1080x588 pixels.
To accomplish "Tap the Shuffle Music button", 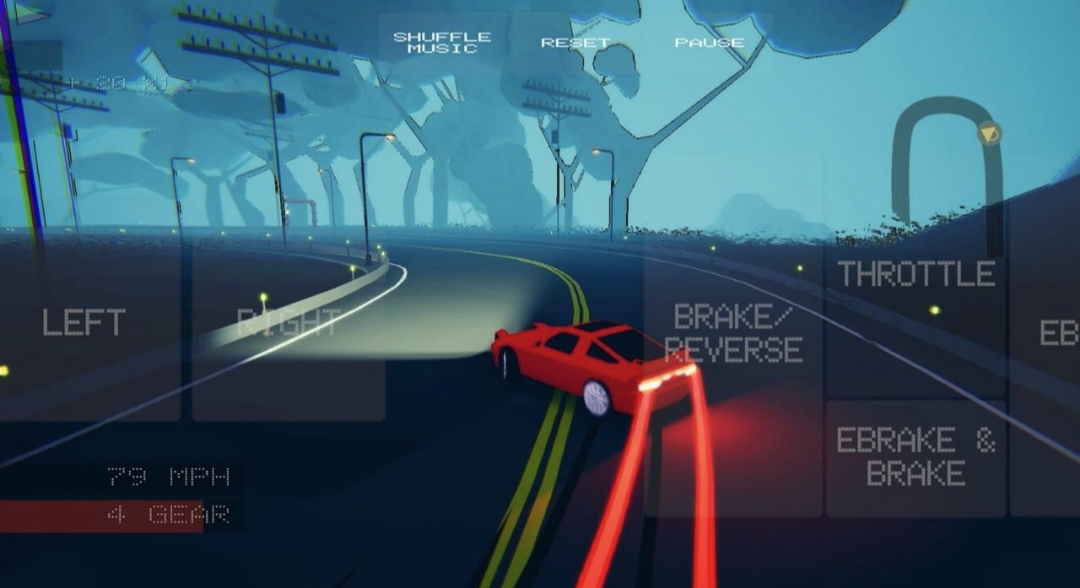I will click(x=442, y=43).
